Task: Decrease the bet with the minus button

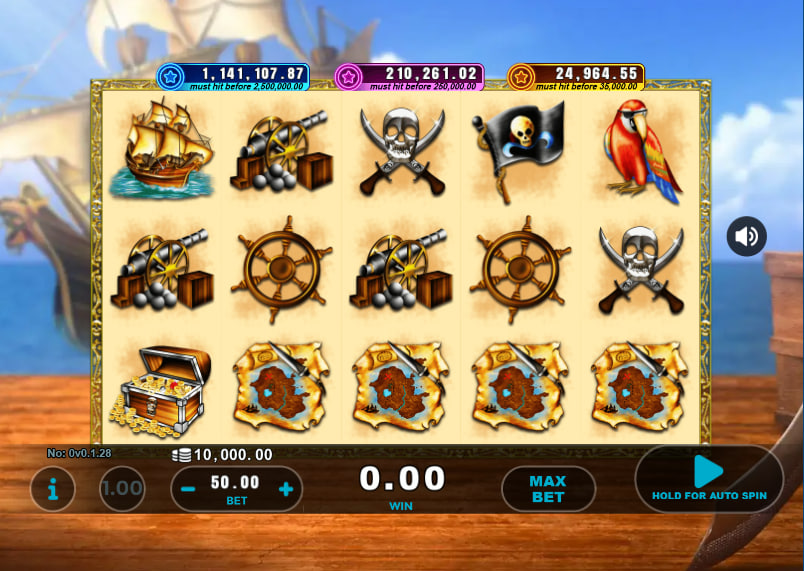Action: click(187, 489)
